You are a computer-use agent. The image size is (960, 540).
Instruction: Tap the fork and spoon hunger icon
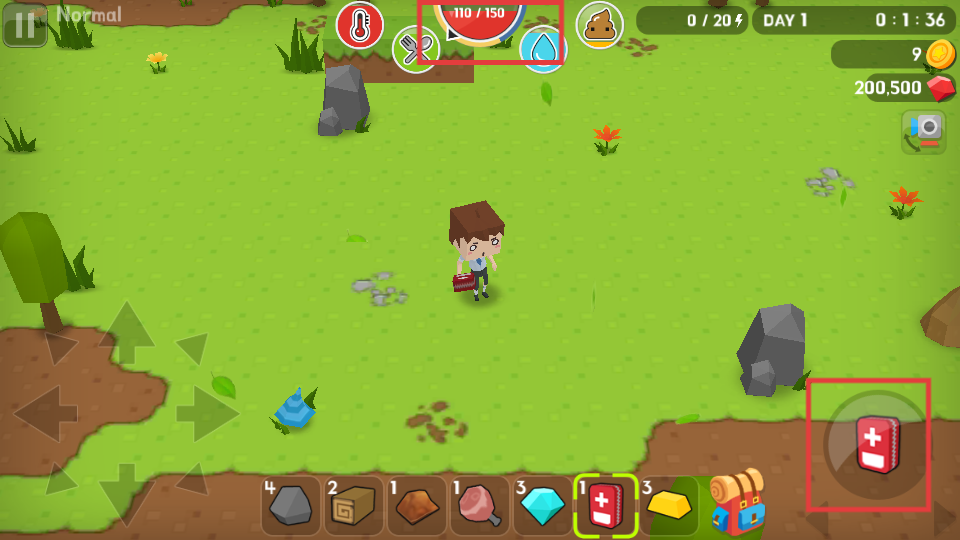pyautogui.click(x=416, y=49)
